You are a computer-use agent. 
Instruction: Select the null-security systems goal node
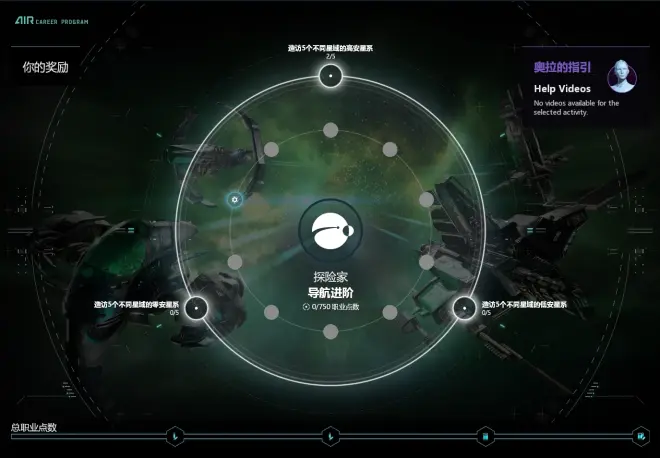(197, 307)
